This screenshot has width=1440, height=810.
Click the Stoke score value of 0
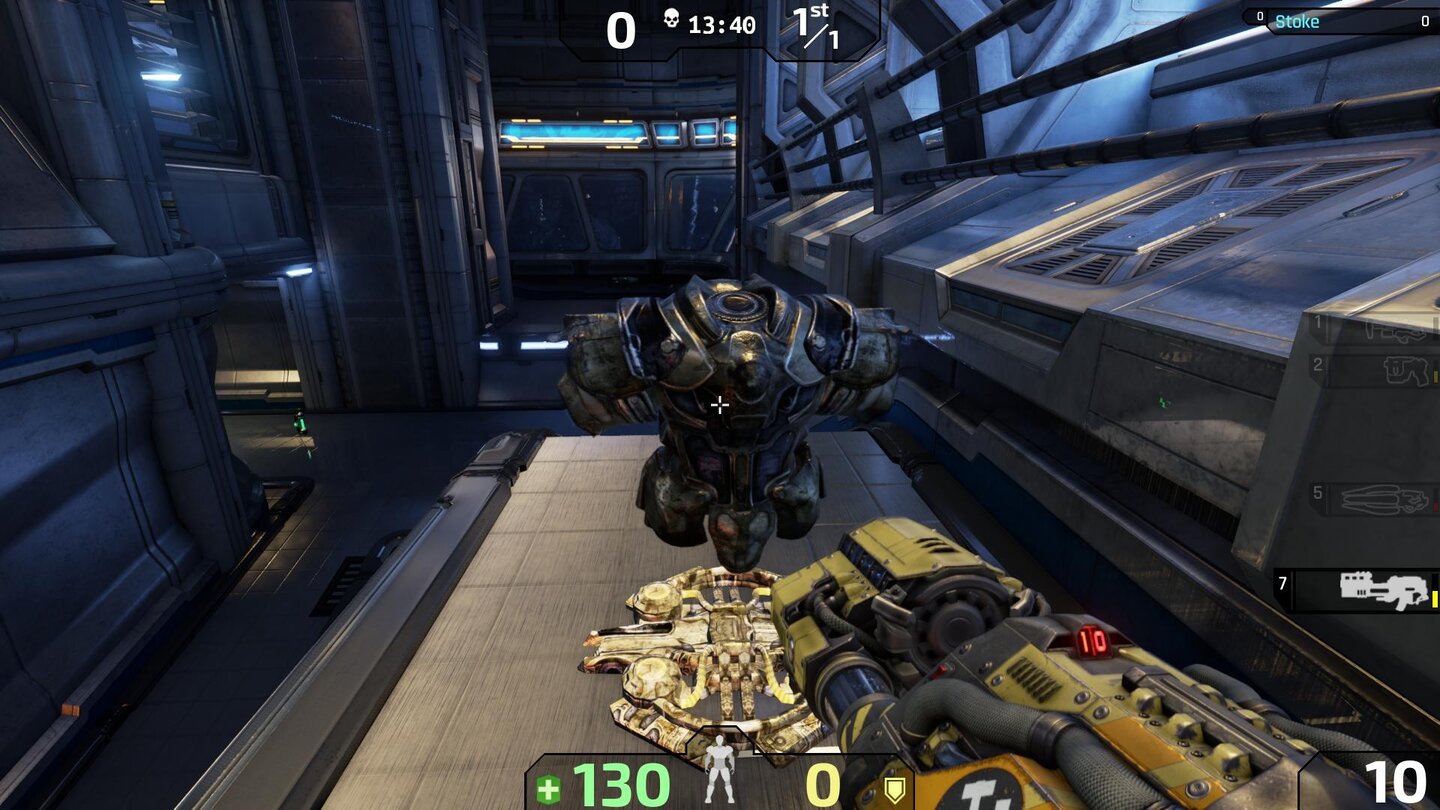point(1425,22)
